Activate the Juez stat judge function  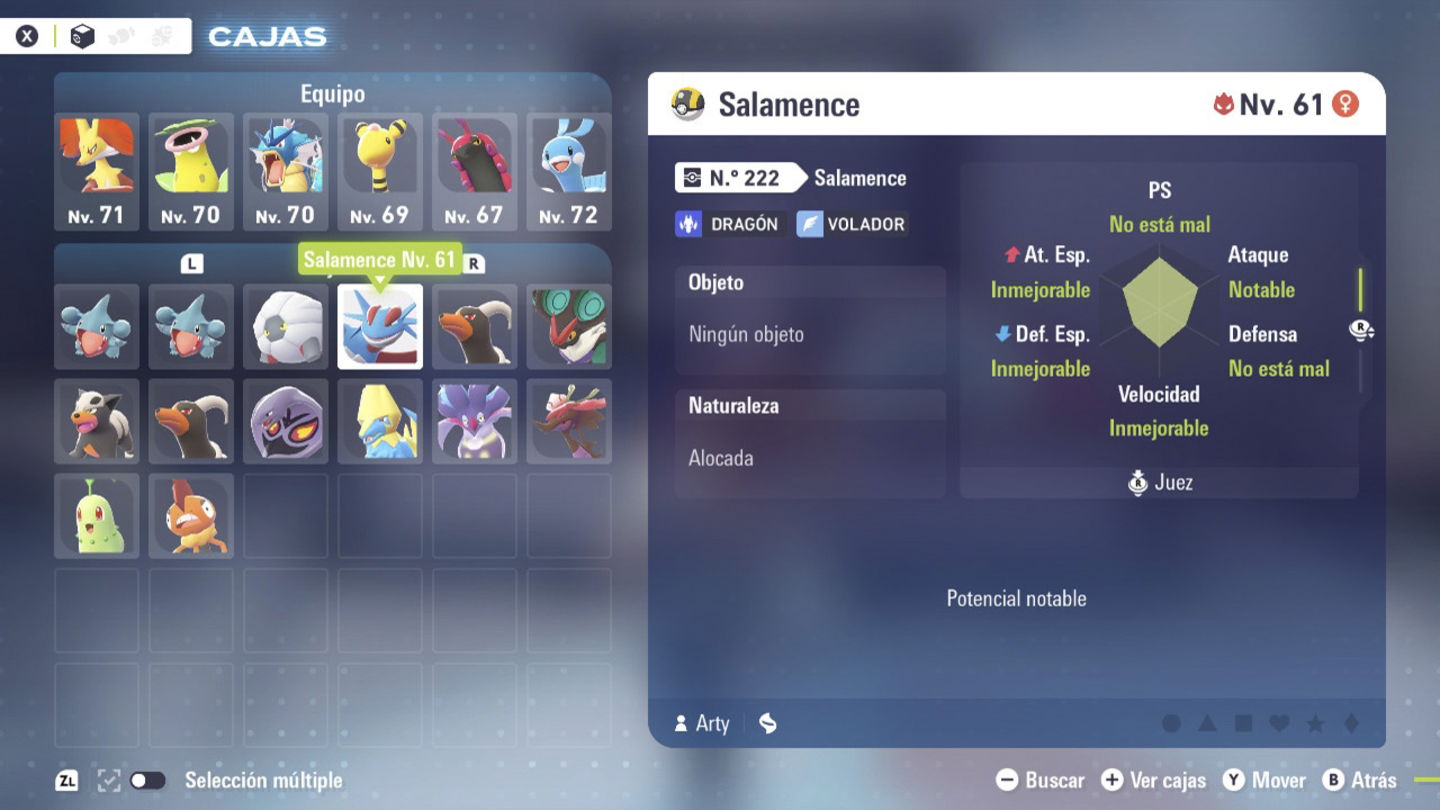[1158, 482]
